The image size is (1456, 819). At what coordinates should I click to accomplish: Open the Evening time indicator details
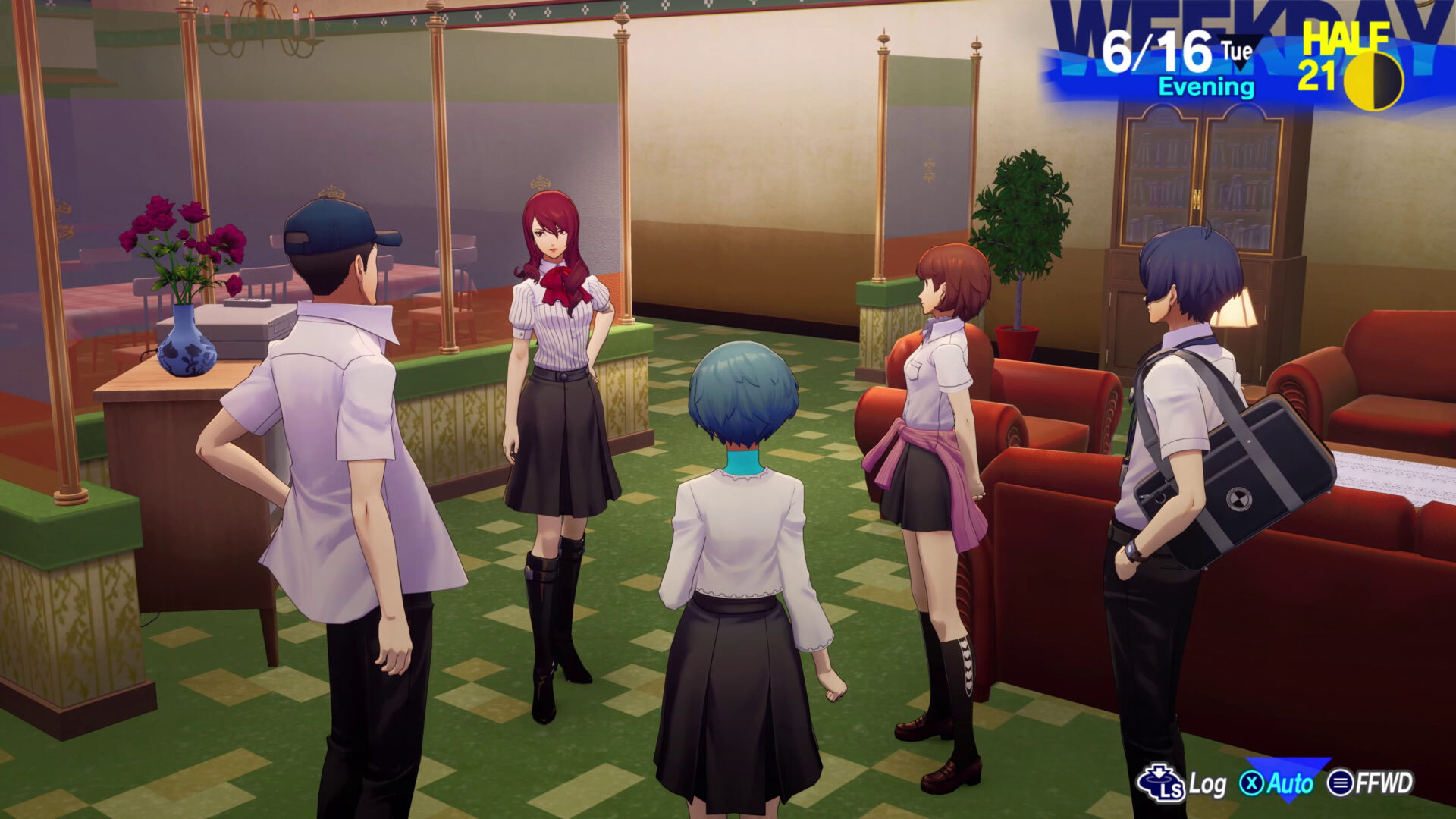click(1206, 86)
